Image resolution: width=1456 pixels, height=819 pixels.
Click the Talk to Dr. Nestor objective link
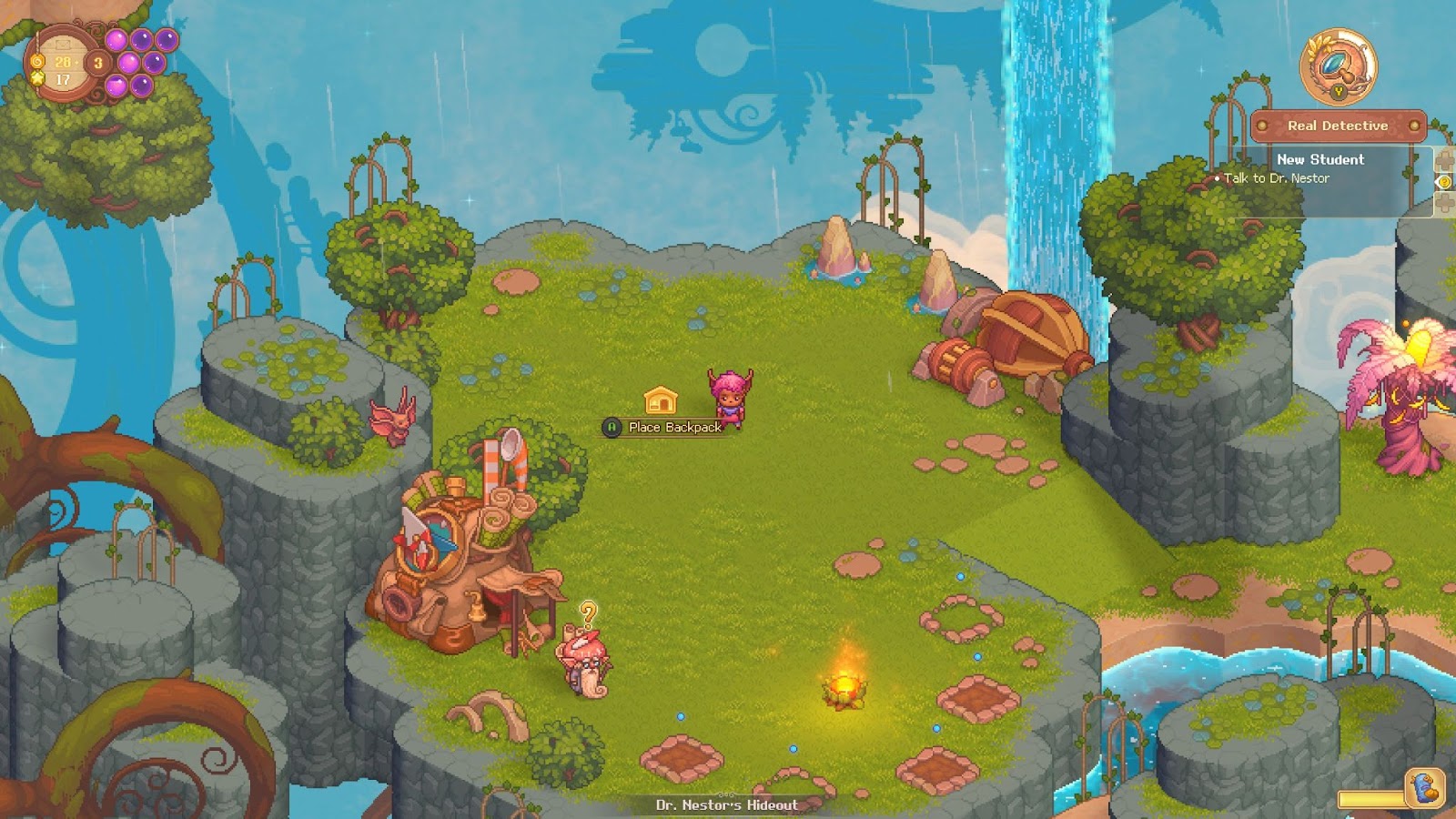1276,178
